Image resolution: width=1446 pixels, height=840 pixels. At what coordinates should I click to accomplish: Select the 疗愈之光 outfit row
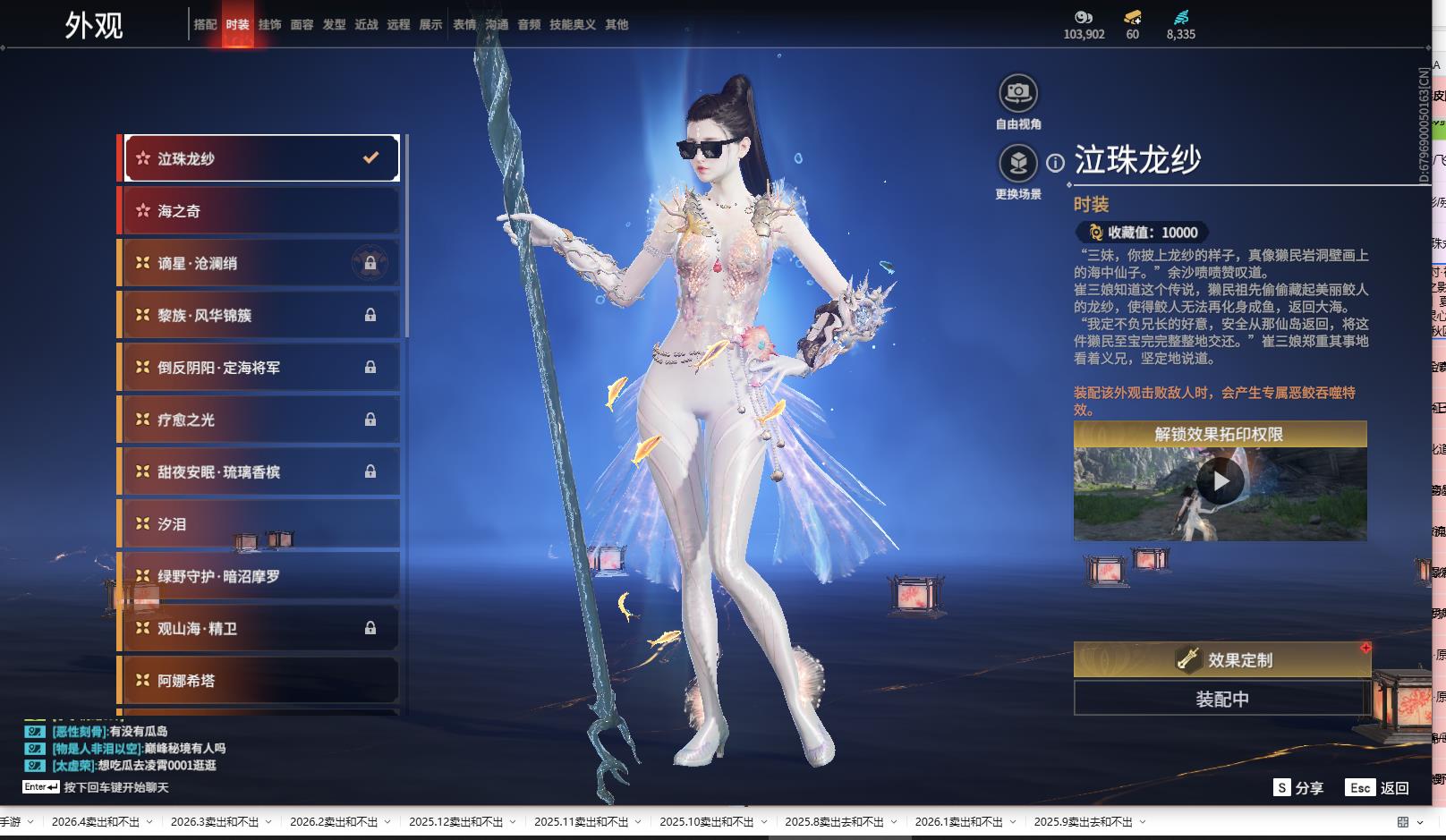coord(260,420)
